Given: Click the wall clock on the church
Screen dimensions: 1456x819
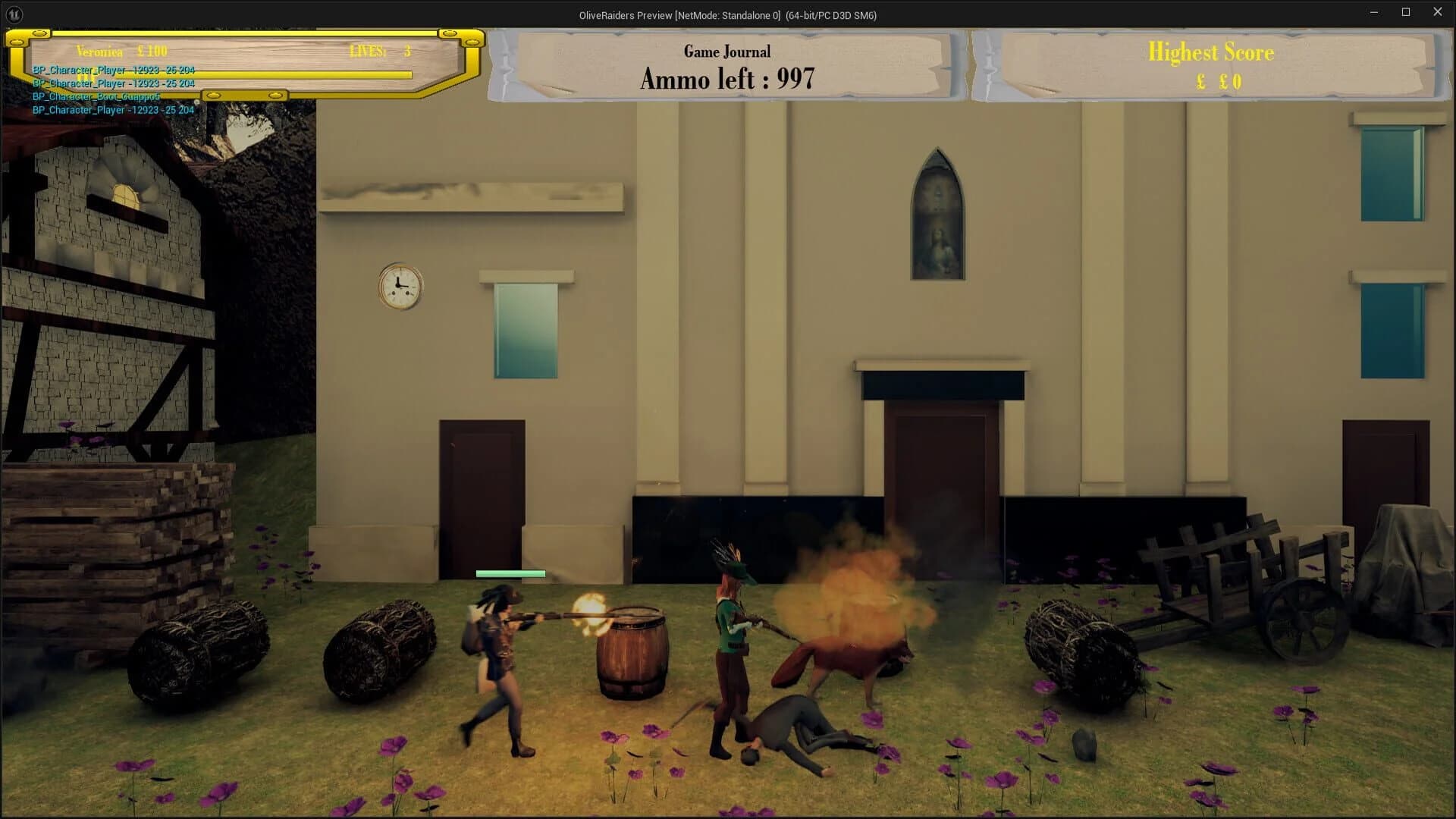Looking at the screenshot, I should click(x=400, y=285).
